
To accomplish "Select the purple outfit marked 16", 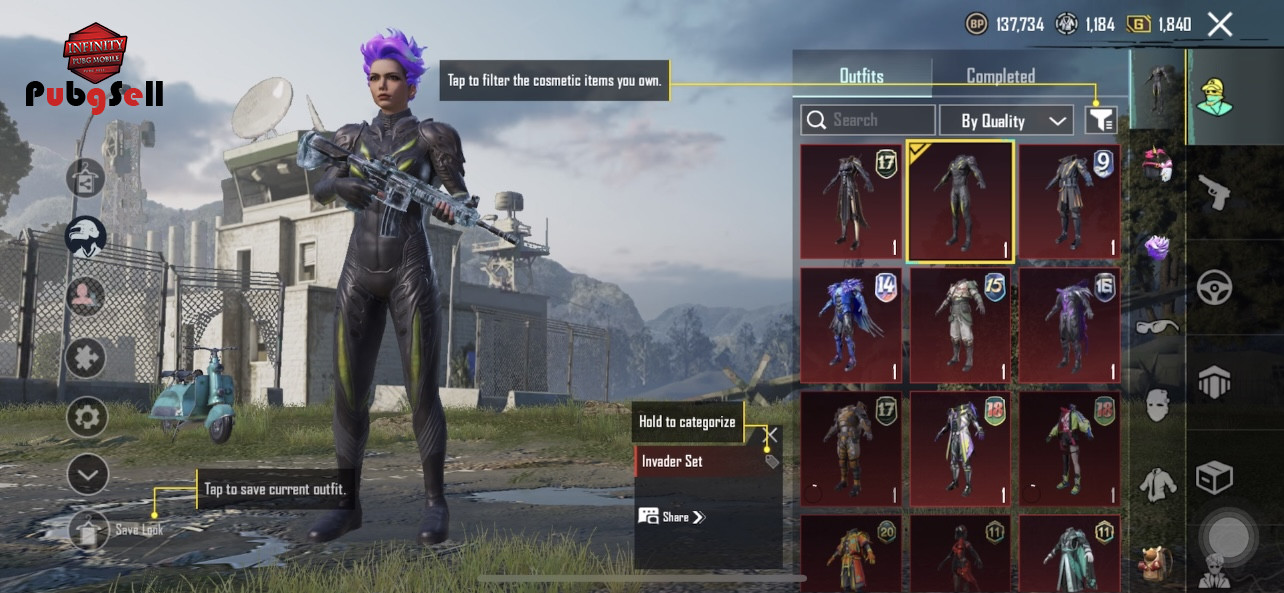I will tap(1069, 325).
